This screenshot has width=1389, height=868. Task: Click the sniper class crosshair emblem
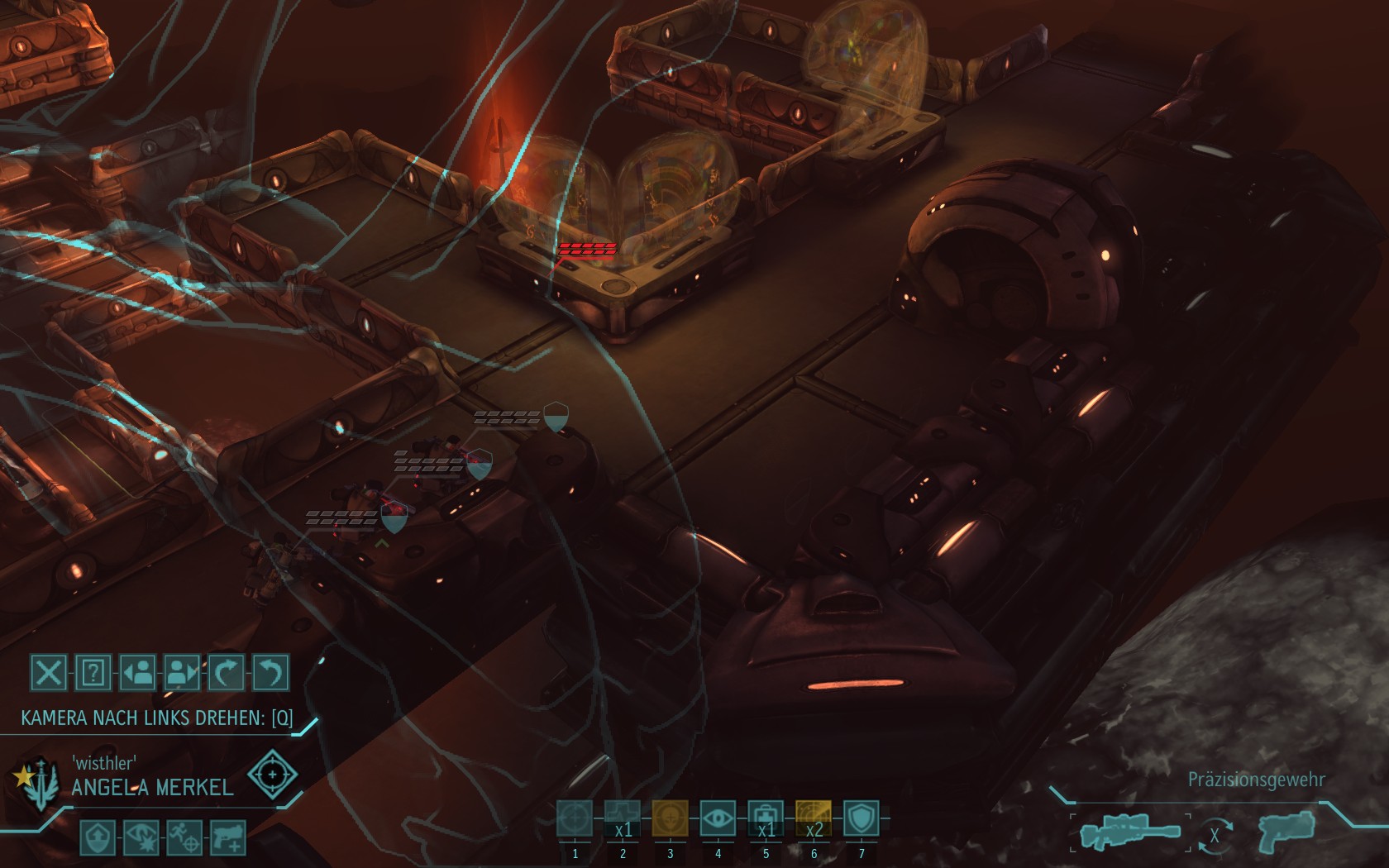[x=272, y=775]
